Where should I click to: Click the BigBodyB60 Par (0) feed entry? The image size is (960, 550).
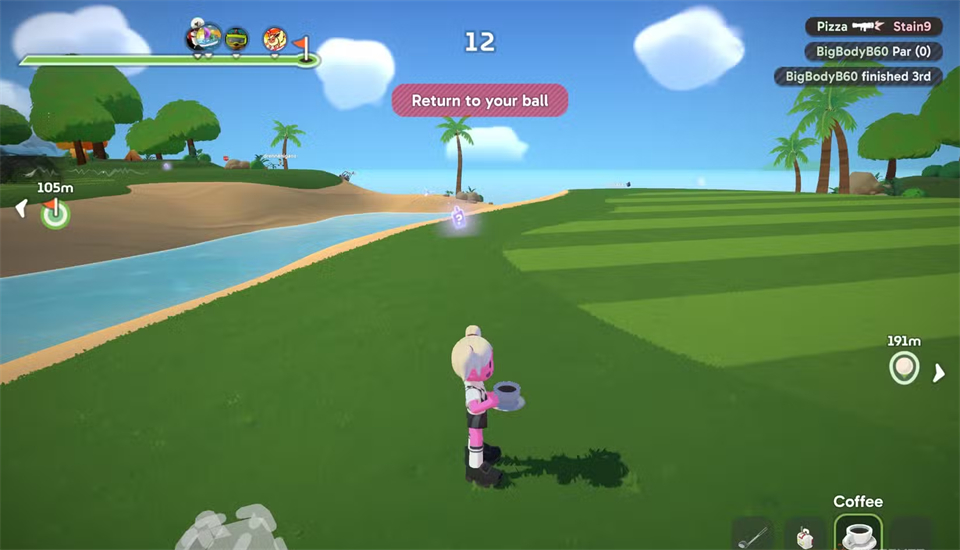tap(873, 51)
